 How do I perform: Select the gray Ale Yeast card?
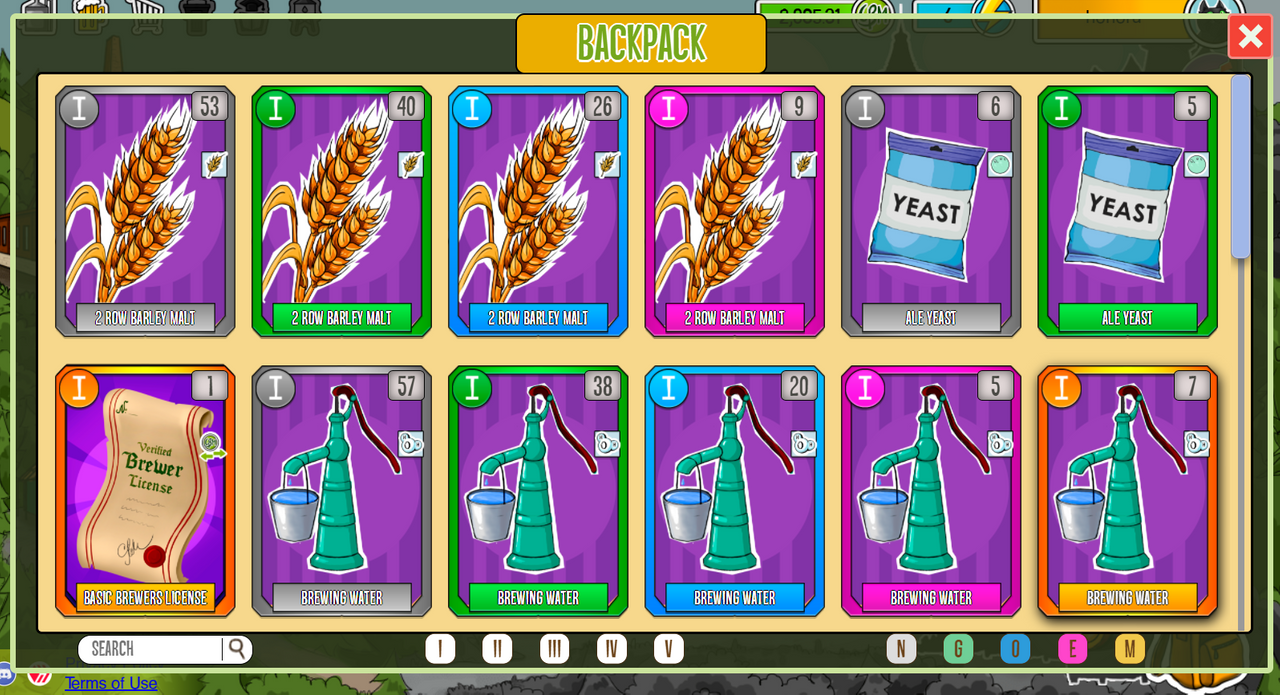click(x=930, y=211)
